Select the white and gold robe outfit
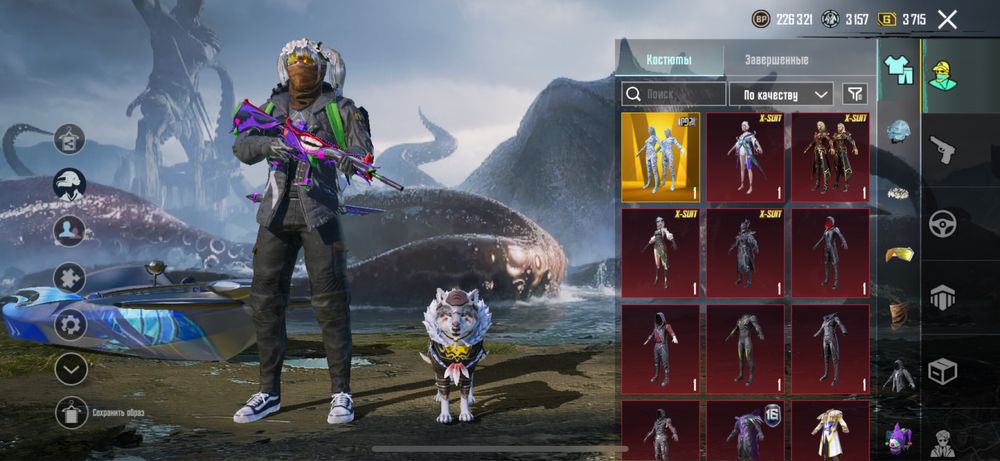Screen dimensions: 1000x461 pos(830,430)
